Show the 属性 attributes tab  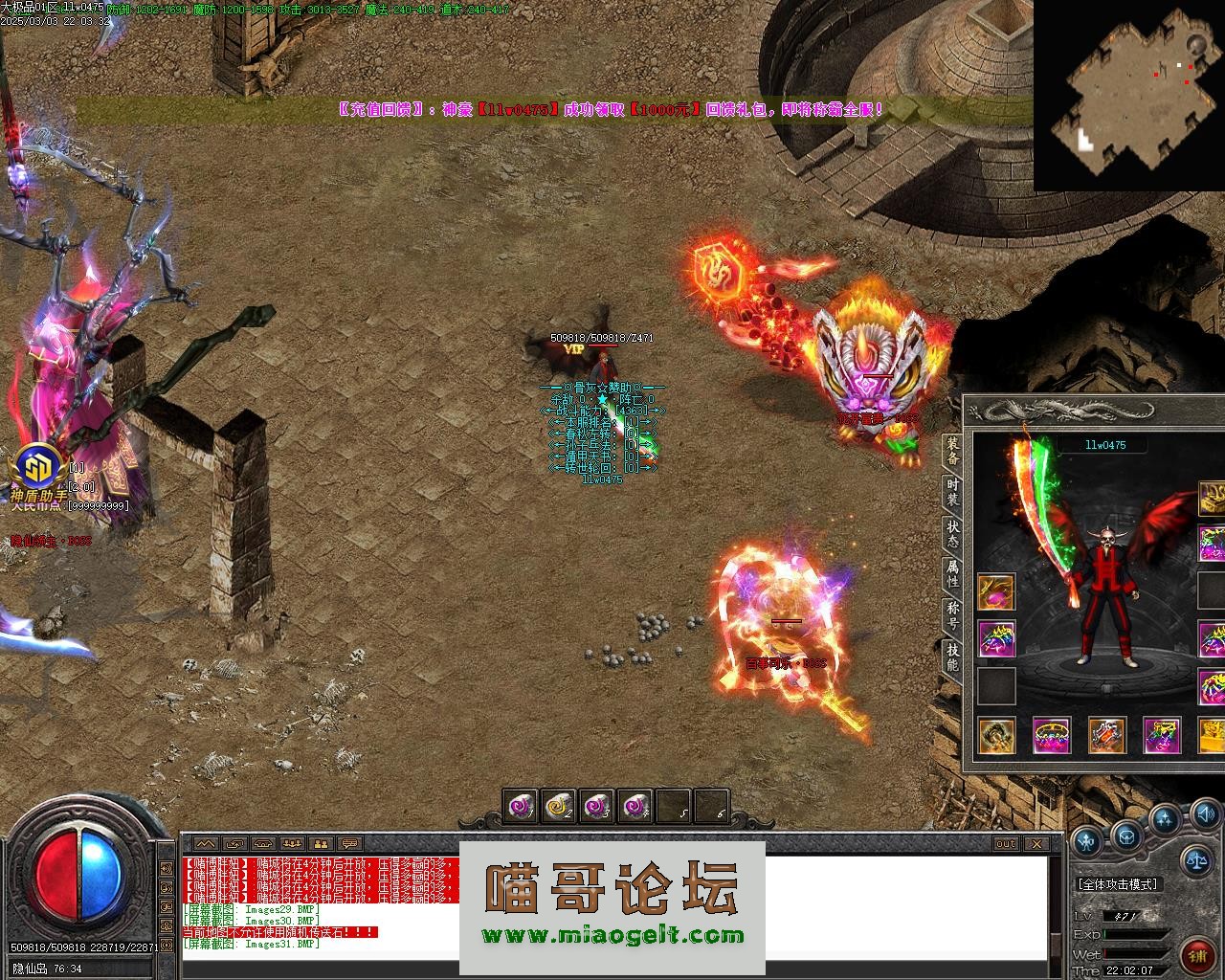click(952, 574)
